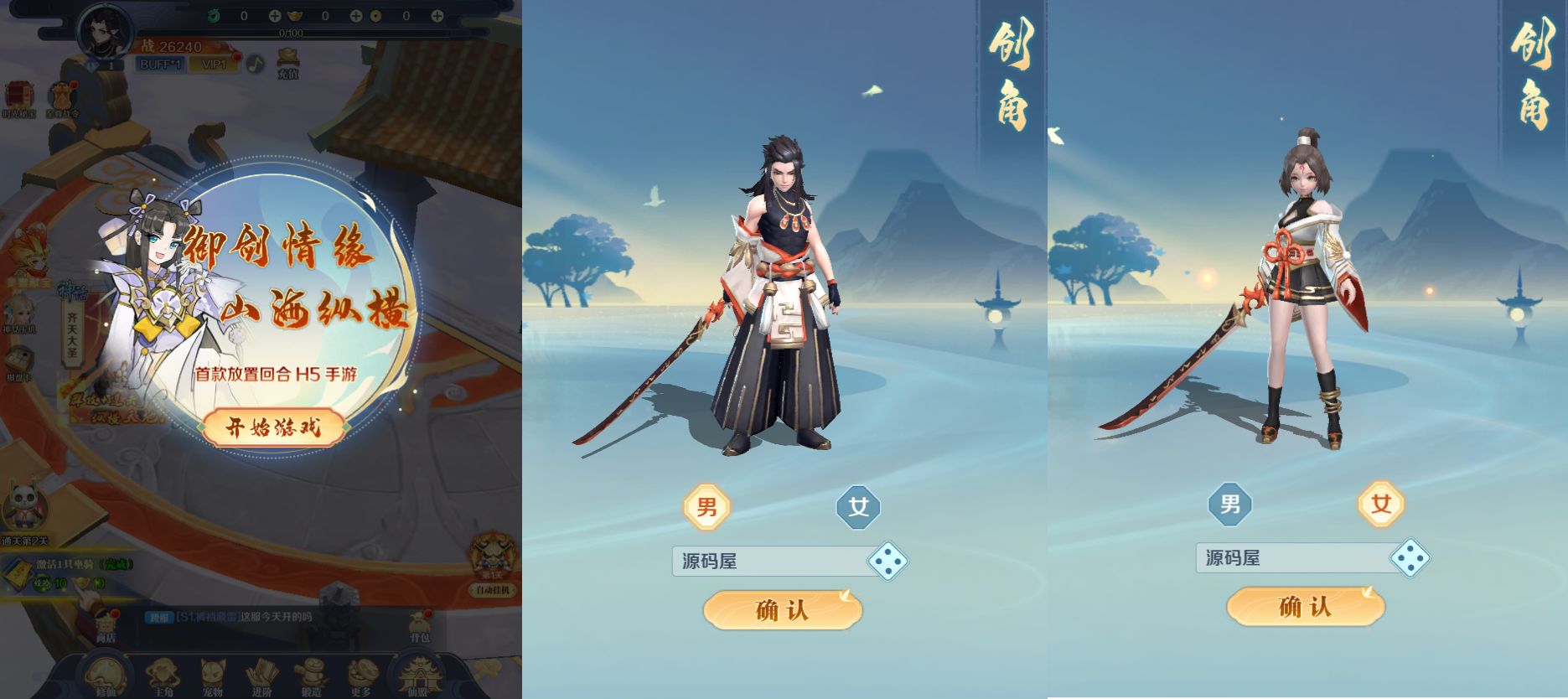Click the music note icon near BUFF badge
The image size is (1568, 699).
(x=256, y=65)
